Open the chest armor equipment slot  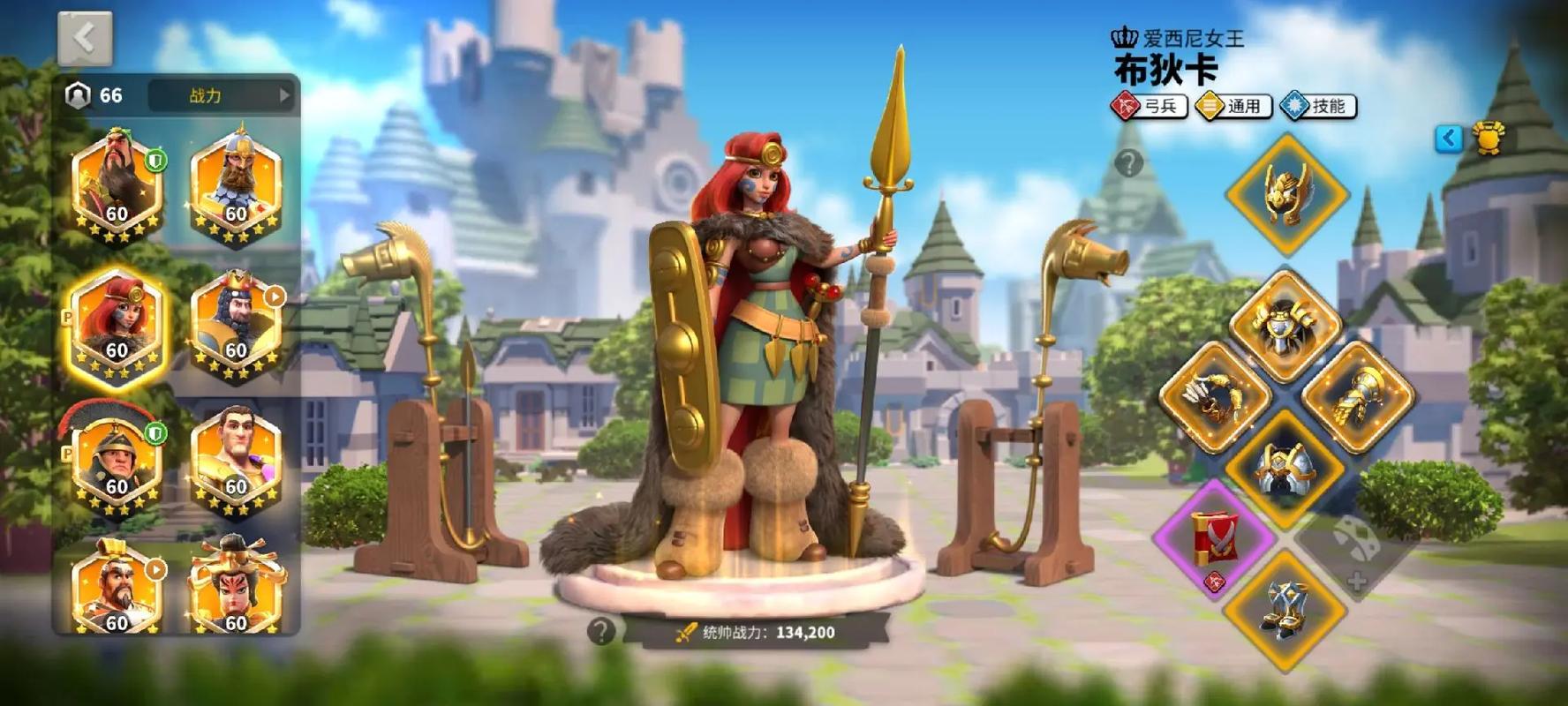pyautogui.click(x=1285, y=327)
